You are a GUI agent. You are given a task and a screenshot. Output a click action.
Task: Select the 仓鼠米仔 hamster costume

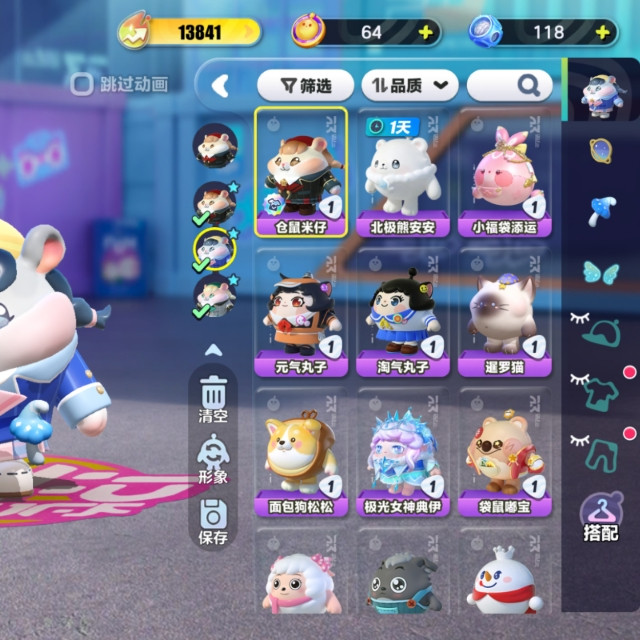pos(301,171)
